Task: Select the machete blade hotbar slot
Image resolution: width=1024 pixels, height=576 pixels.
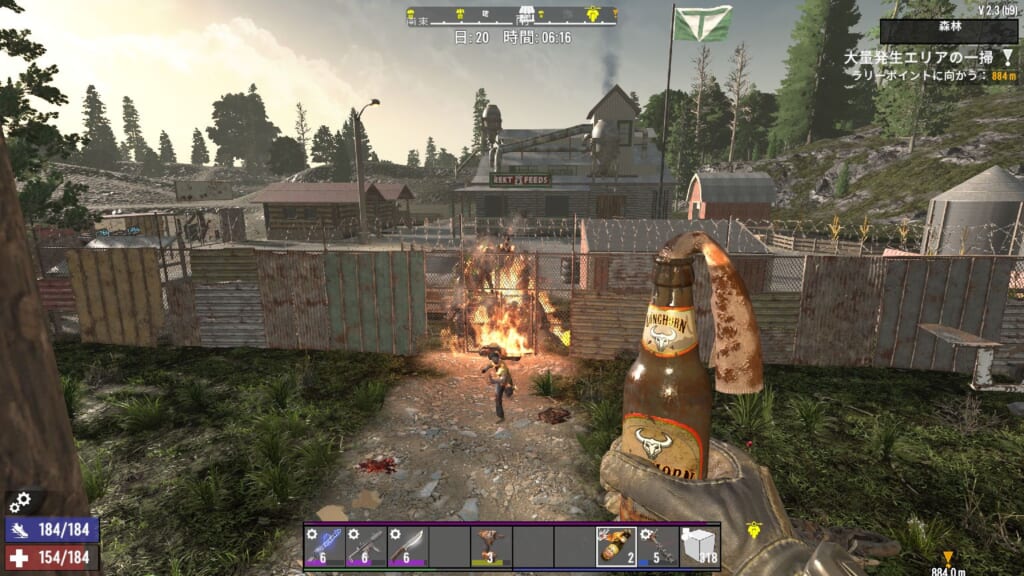Action: (x=408, y=546)
